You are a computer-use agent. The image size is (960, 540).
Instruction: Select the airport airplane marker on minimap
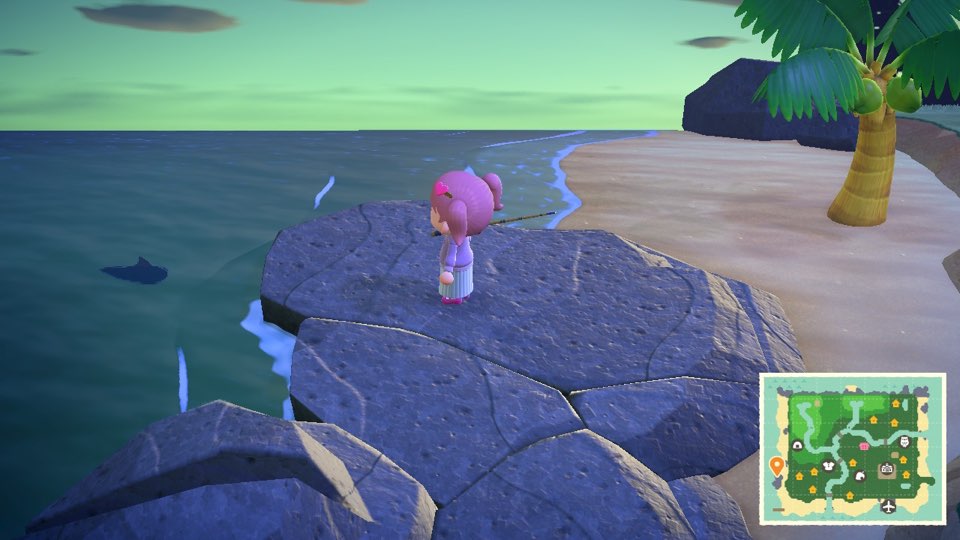click(888, 506)
